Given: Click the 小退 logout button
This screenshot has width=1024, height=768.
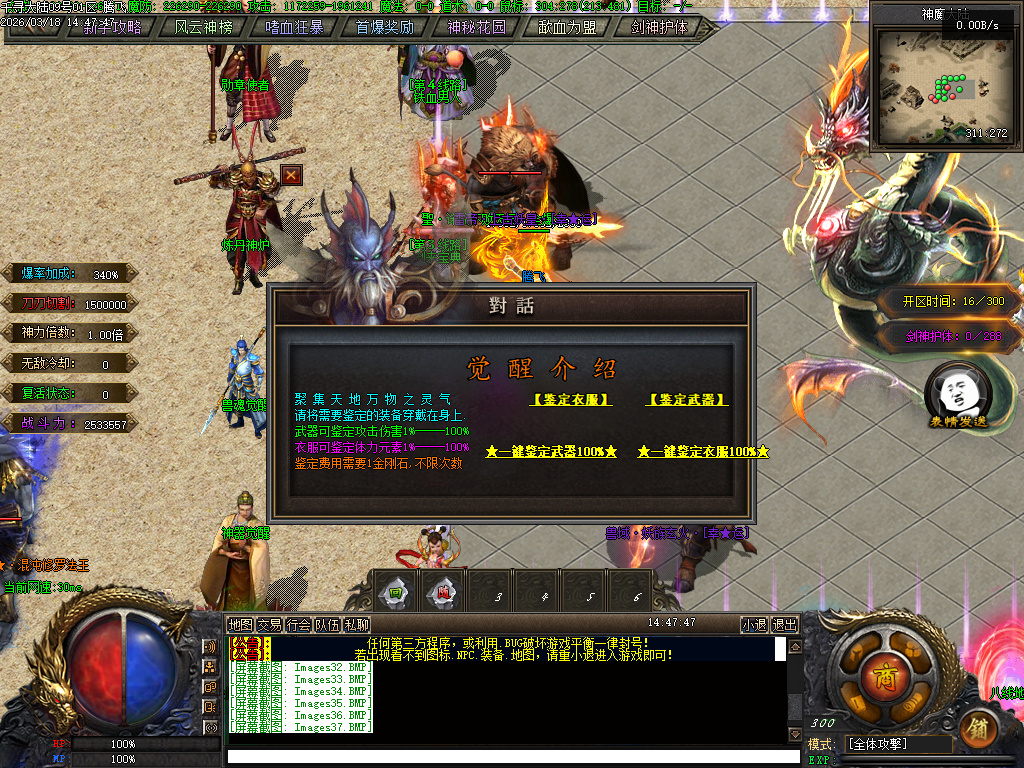Looking at the screenshot, I should tap(754, 625).
